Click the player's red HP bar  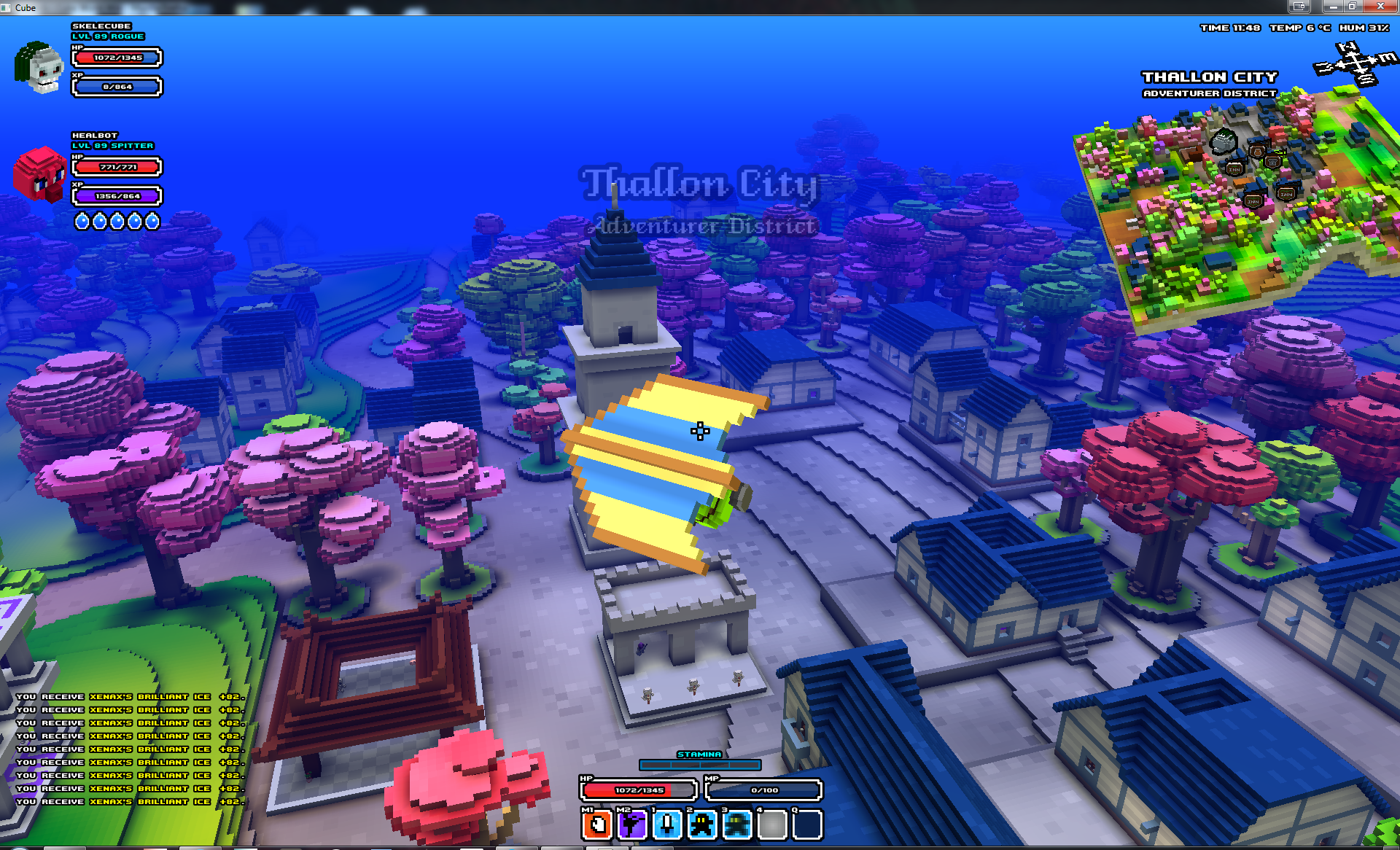[x=639, y=789]
